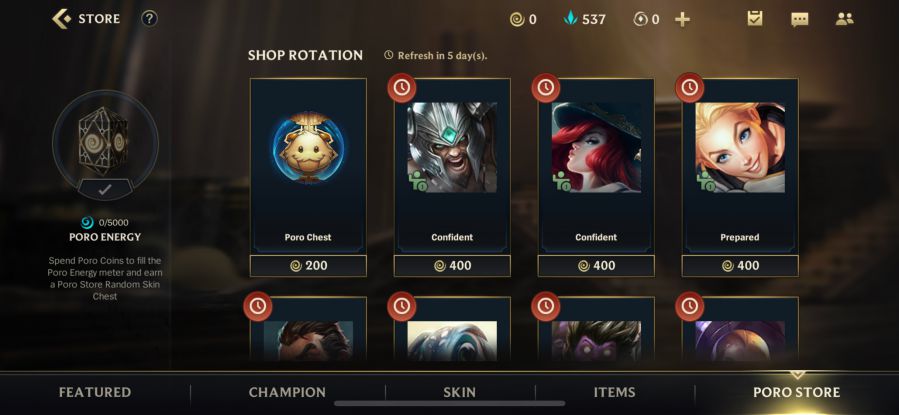Switch to the Skin tab
This screenshot has height=415, width=899.
pyautogui.click(x=460, y=392)
